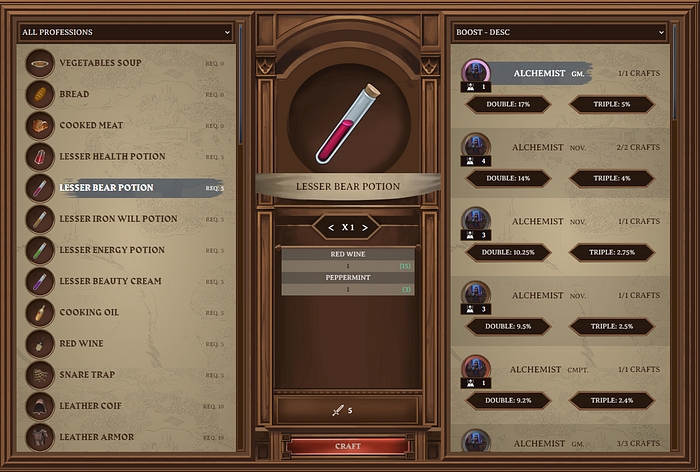Select the Alchemist CMPT. worker row
Viewport: 700px width, 472px height.
(560, 369)
